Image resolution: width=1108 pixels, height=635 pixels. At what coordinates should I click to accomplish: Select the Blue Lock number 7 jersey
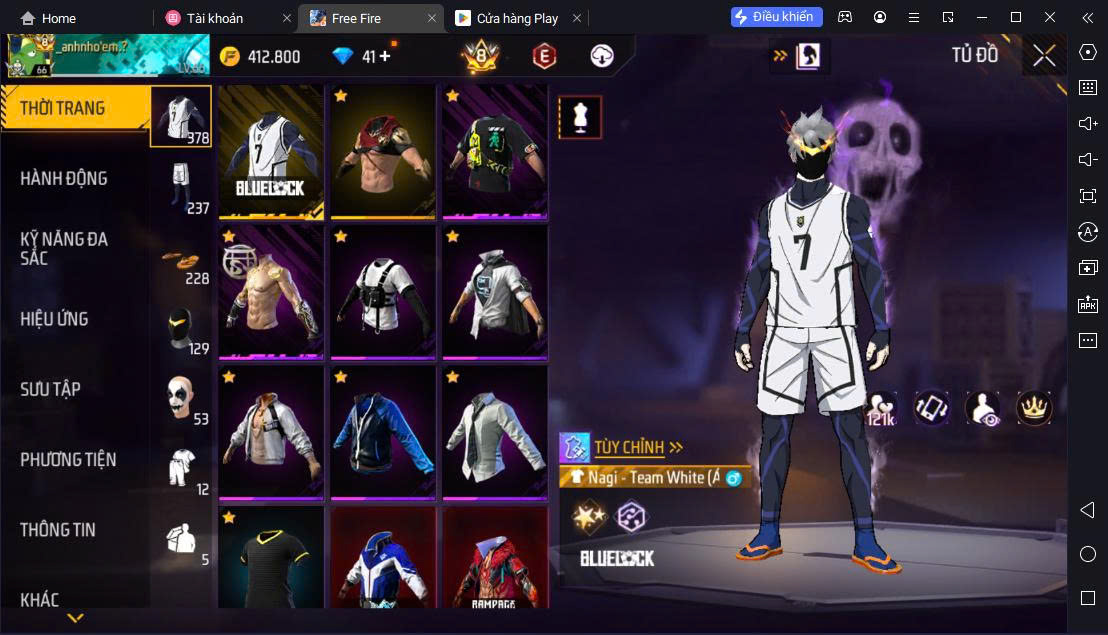tap(271, 151)
